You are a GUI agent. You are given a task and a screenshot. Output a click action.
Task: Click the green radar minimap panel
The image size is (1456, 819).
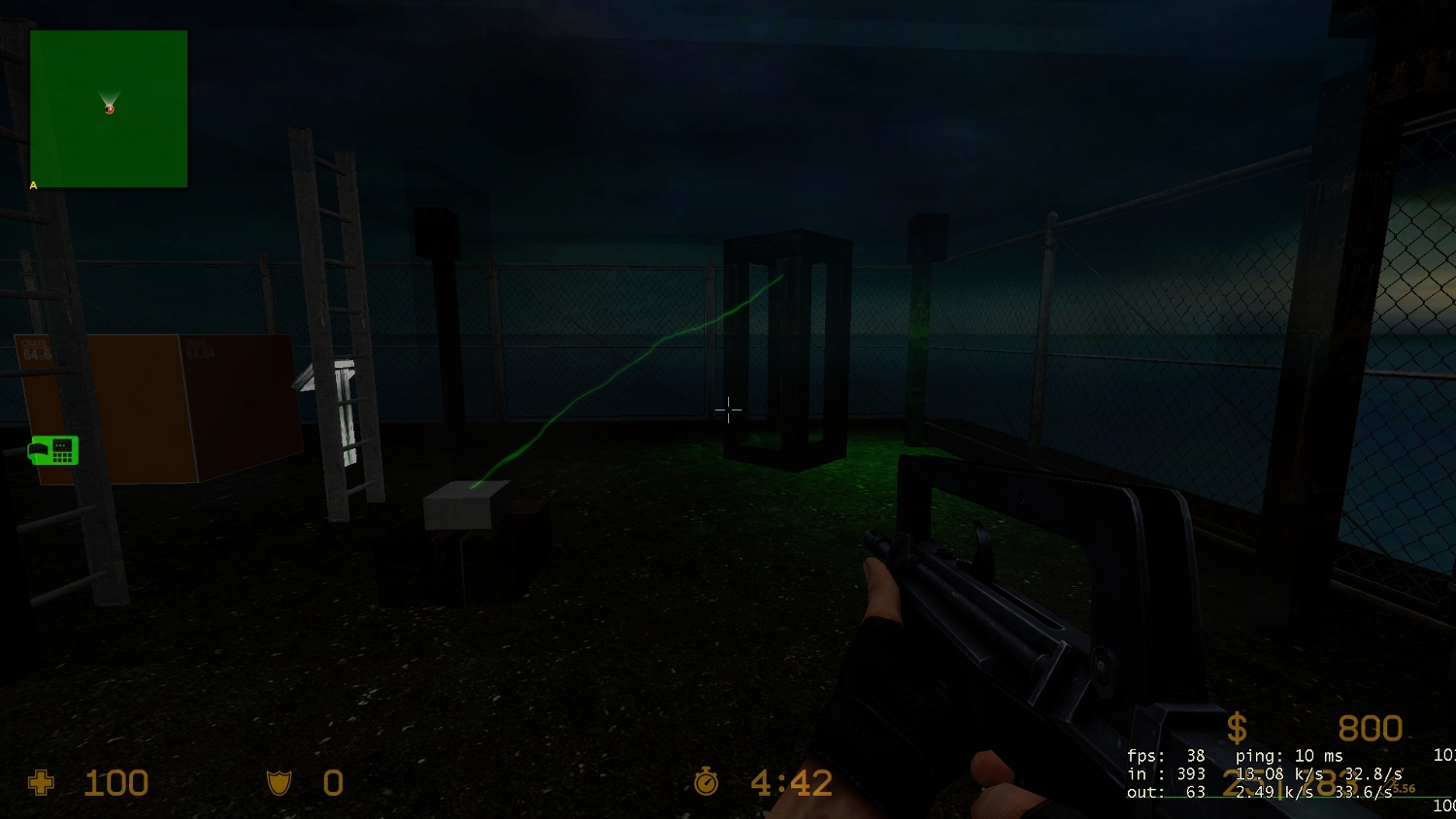[x=109, y=109]
